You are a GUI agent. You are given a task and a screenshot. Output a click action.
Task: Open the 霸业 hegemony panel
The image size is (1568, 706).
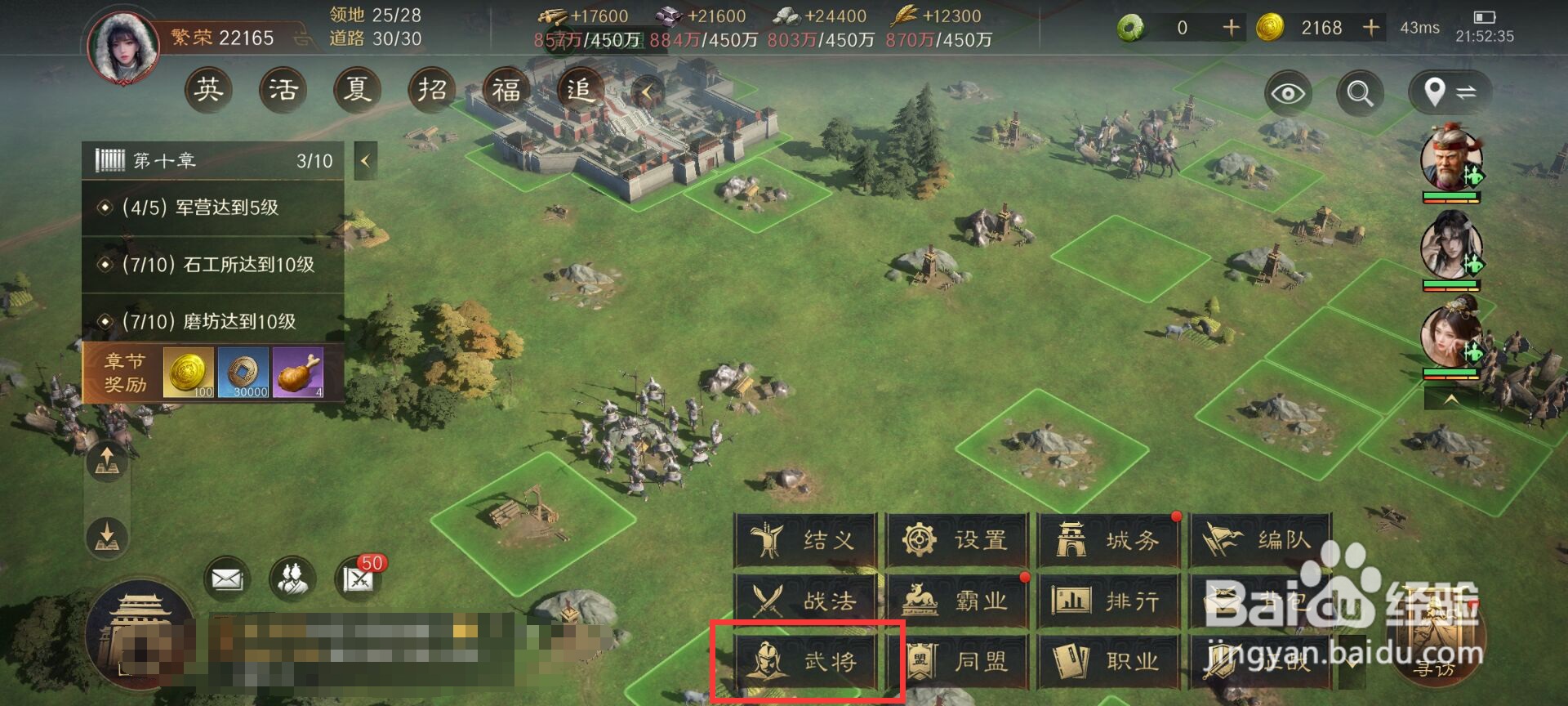tap(960, 601)
